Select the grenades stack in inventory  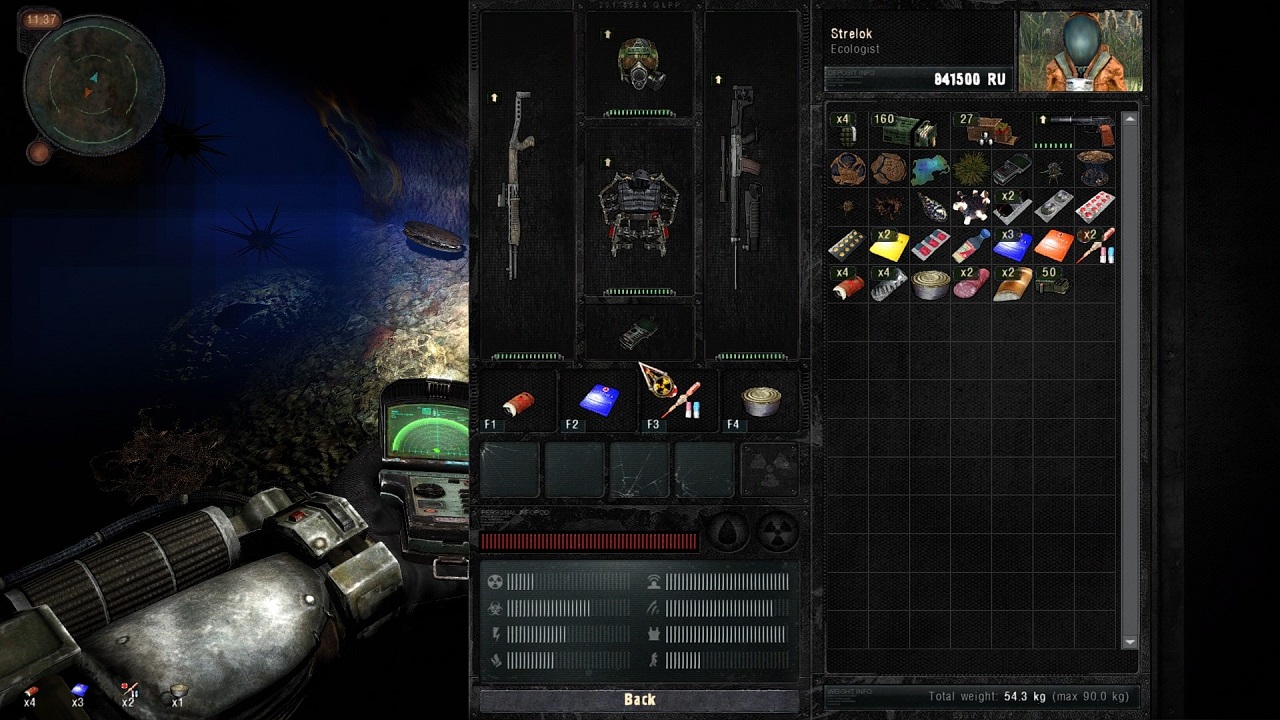(847, 131)
